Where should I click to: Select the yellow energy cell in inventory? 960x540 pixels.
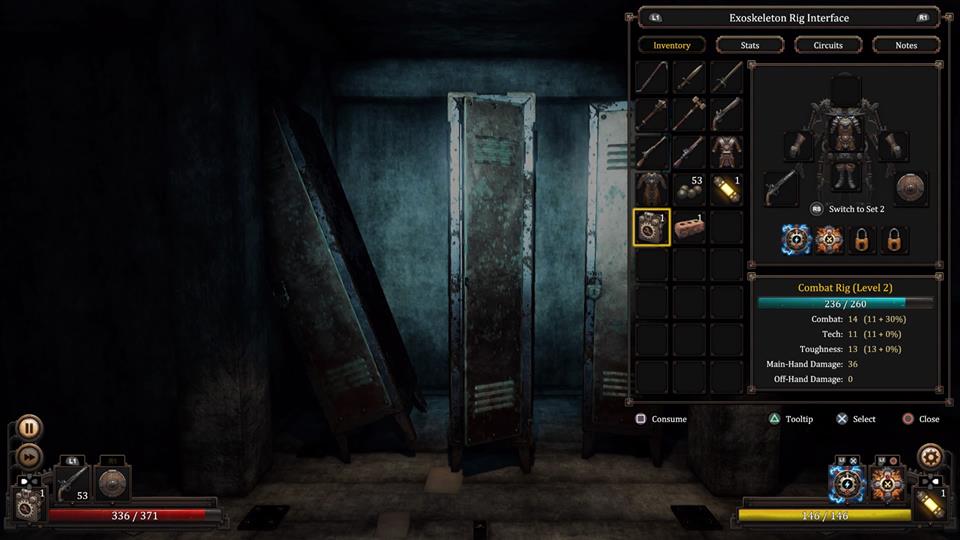(x=726, y=189)
